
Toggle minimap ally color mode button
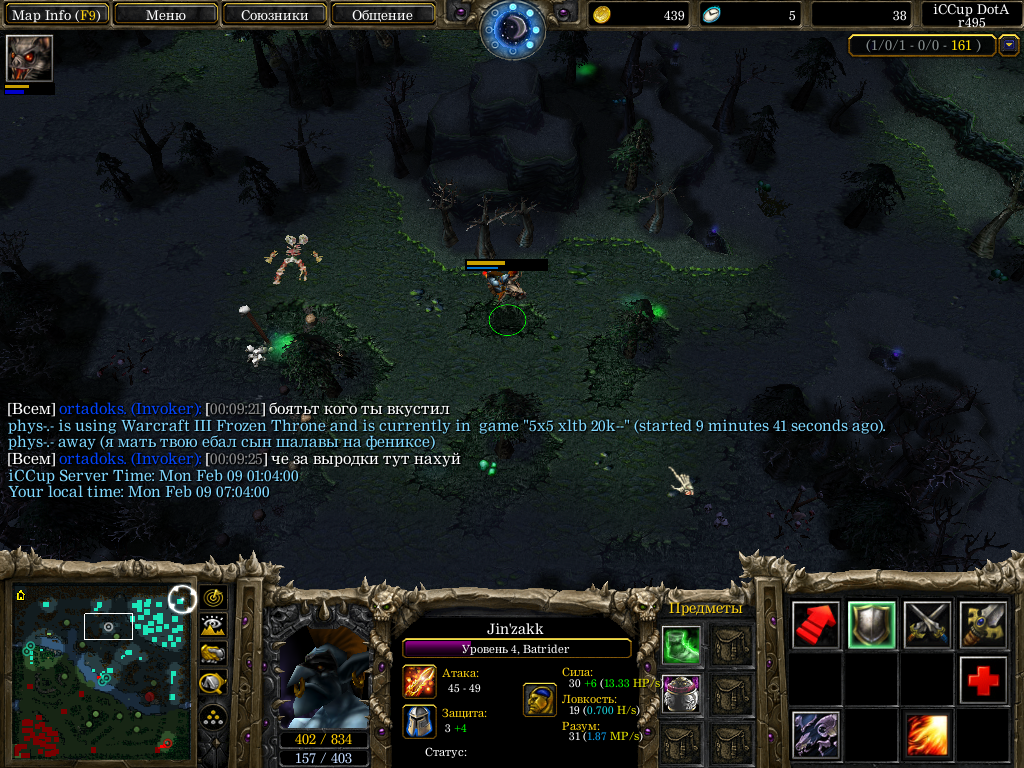(213, 654)
